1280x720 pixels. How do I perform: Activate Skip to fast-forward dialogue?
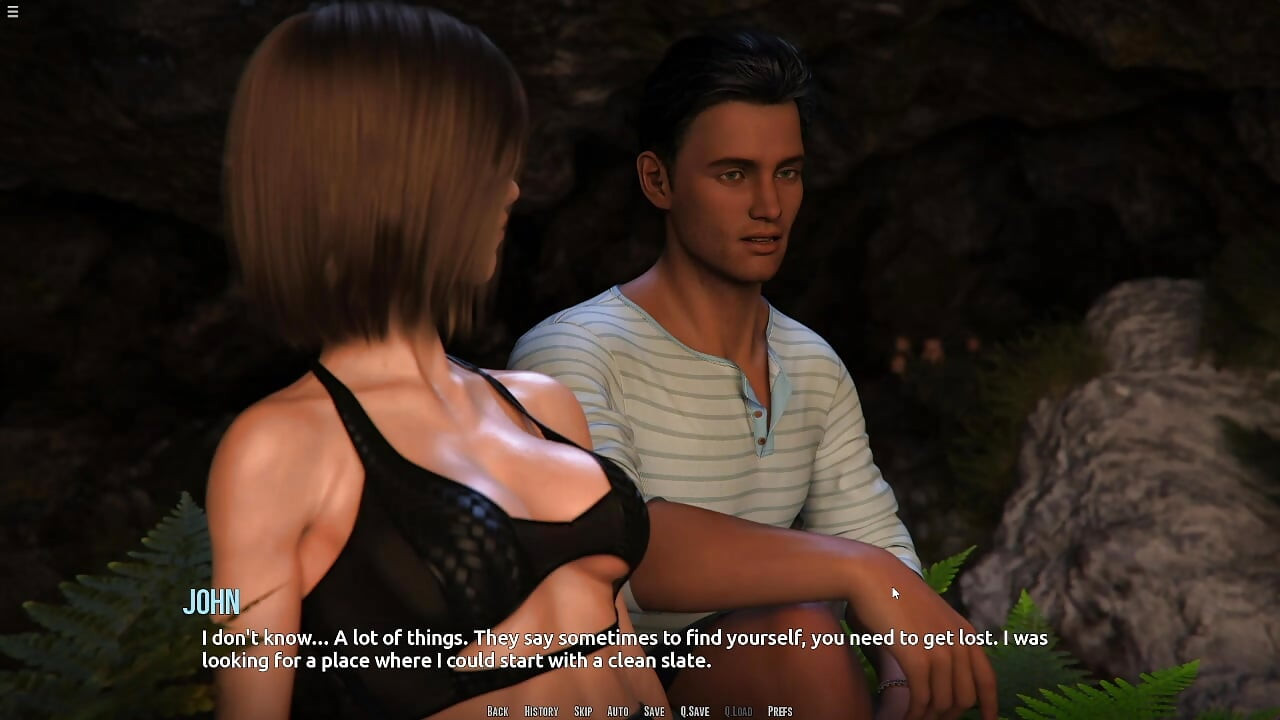(583, 711)
